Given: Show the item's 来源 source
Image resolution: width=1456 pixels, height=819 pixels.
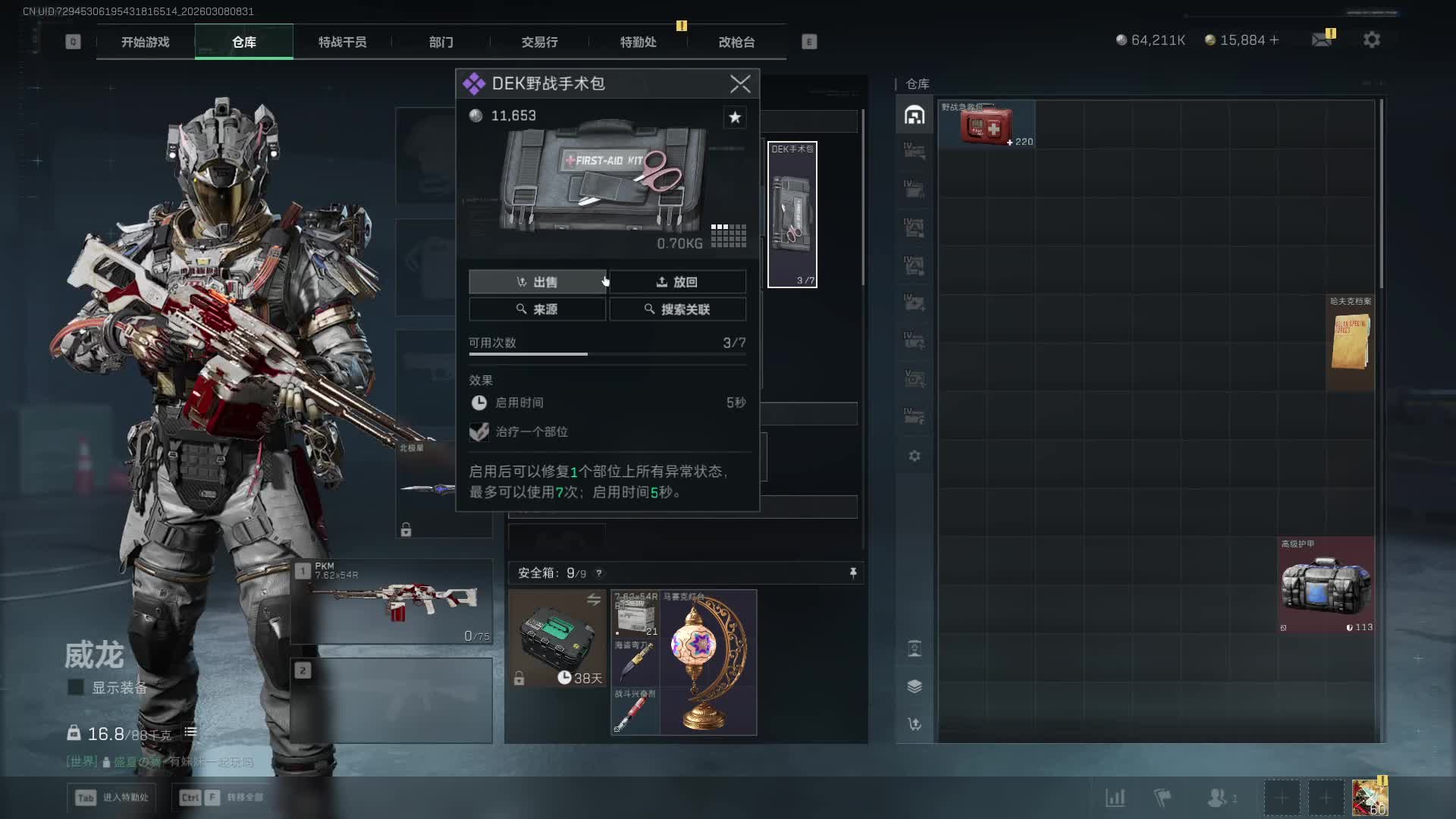Looking at the screenshot, I should click(x=537, y=309).
